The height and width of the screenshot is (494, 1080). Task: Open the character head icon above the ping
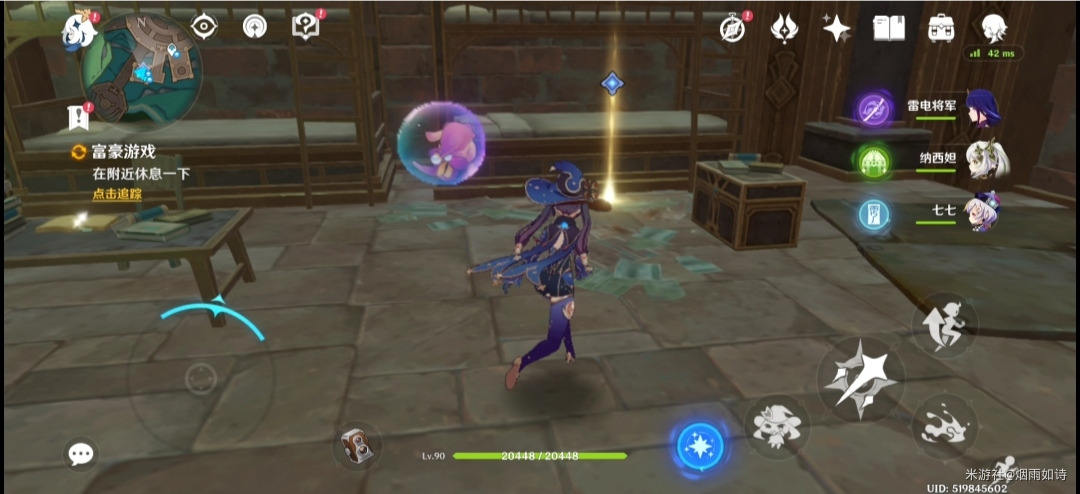click(992, 28)
